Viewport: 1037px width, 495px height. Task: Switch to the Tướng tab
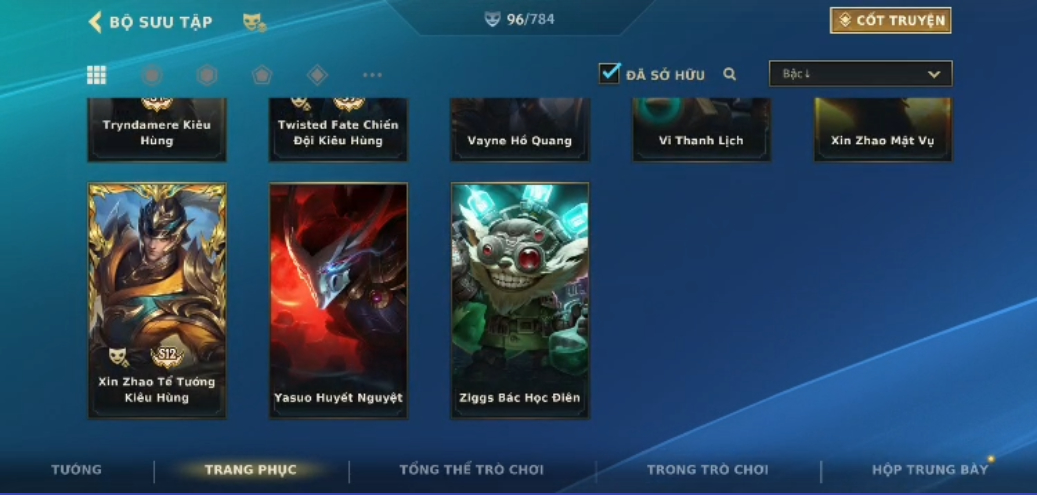click(77, 470)
